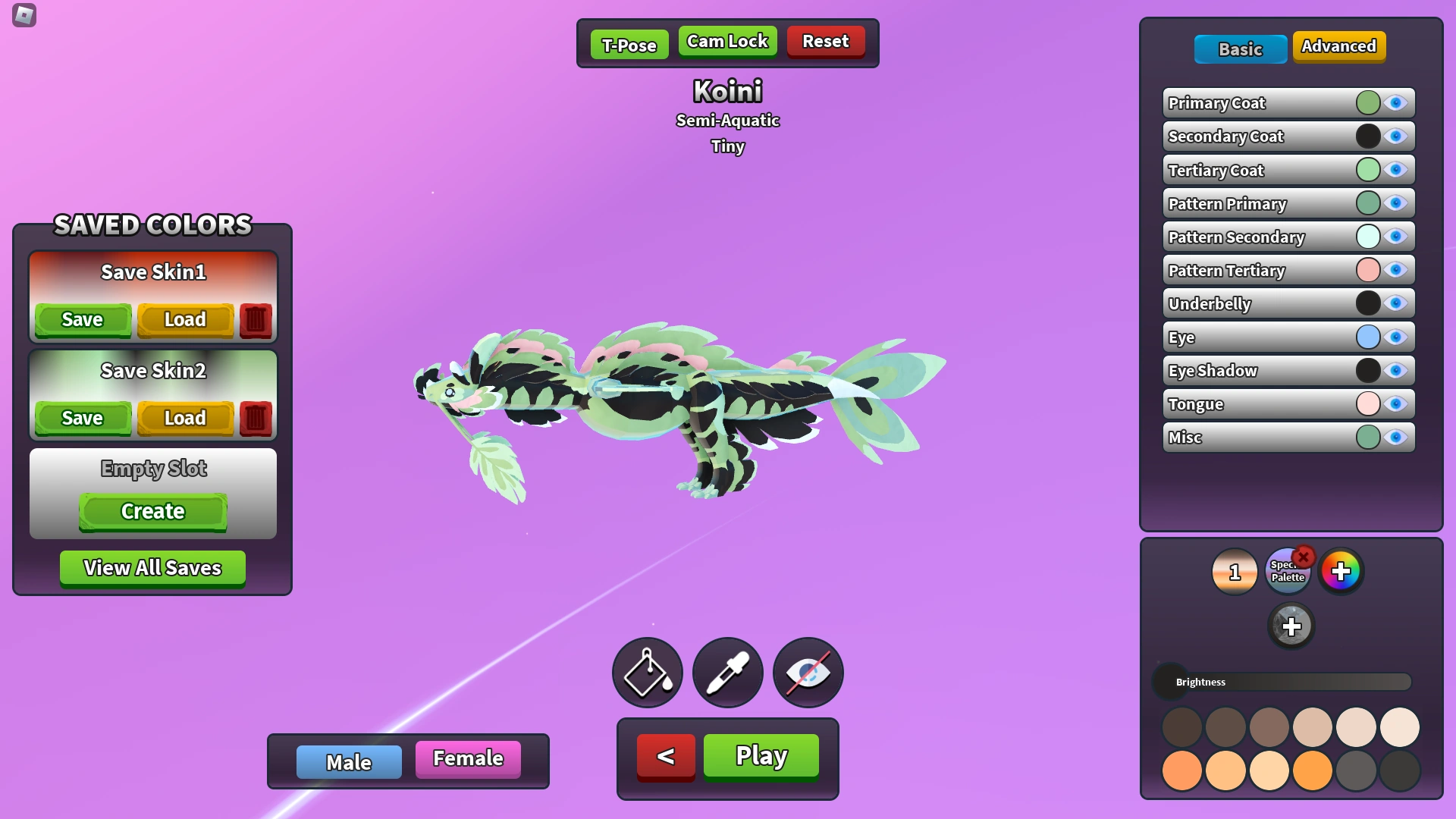Open the rainbow color wheel to add palette

1342,572
